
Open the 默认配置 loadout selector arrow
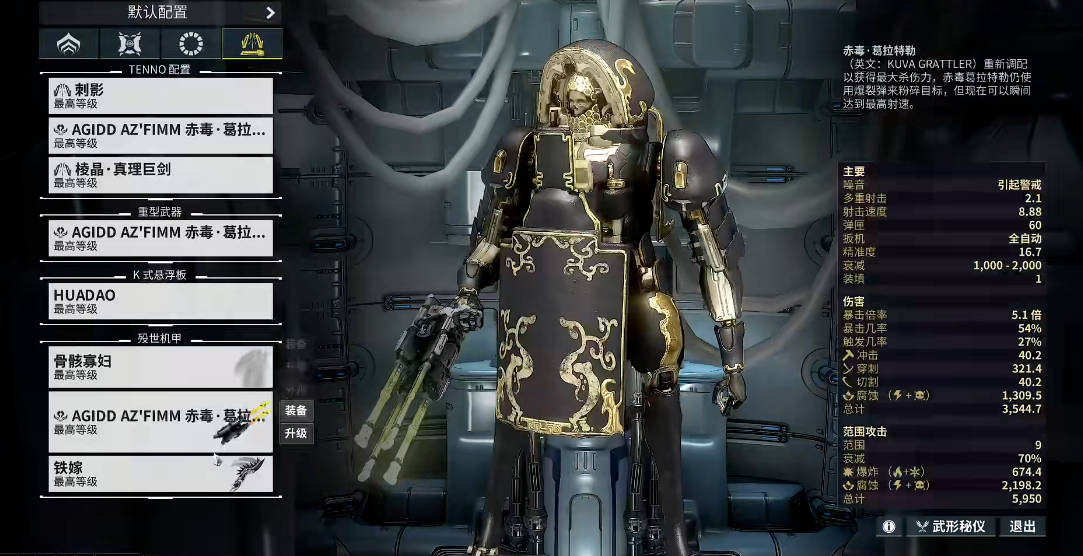pos(270,13)
